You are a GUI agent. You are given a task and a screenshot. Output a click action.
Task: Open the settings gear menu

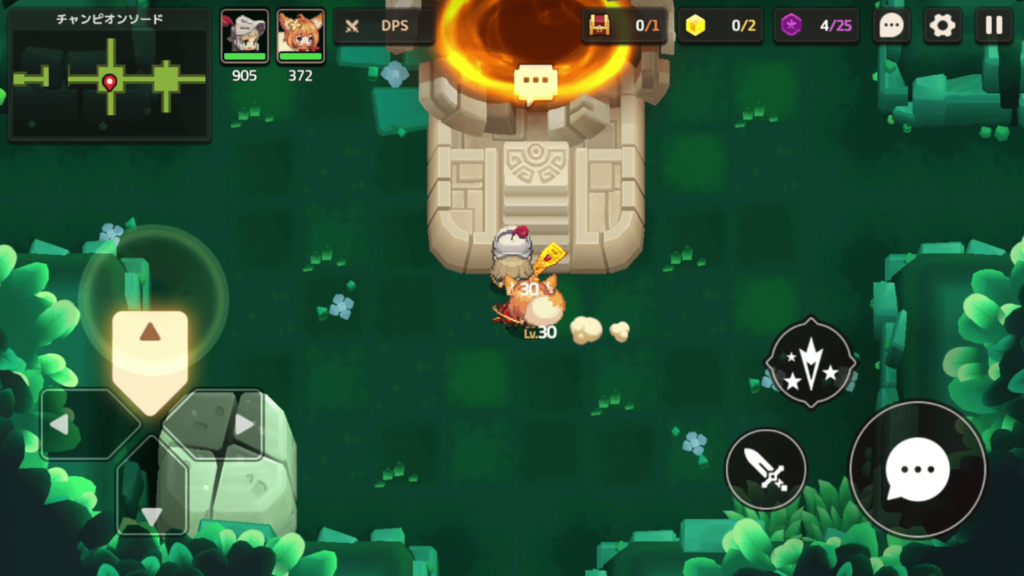(x=941, y=26)
